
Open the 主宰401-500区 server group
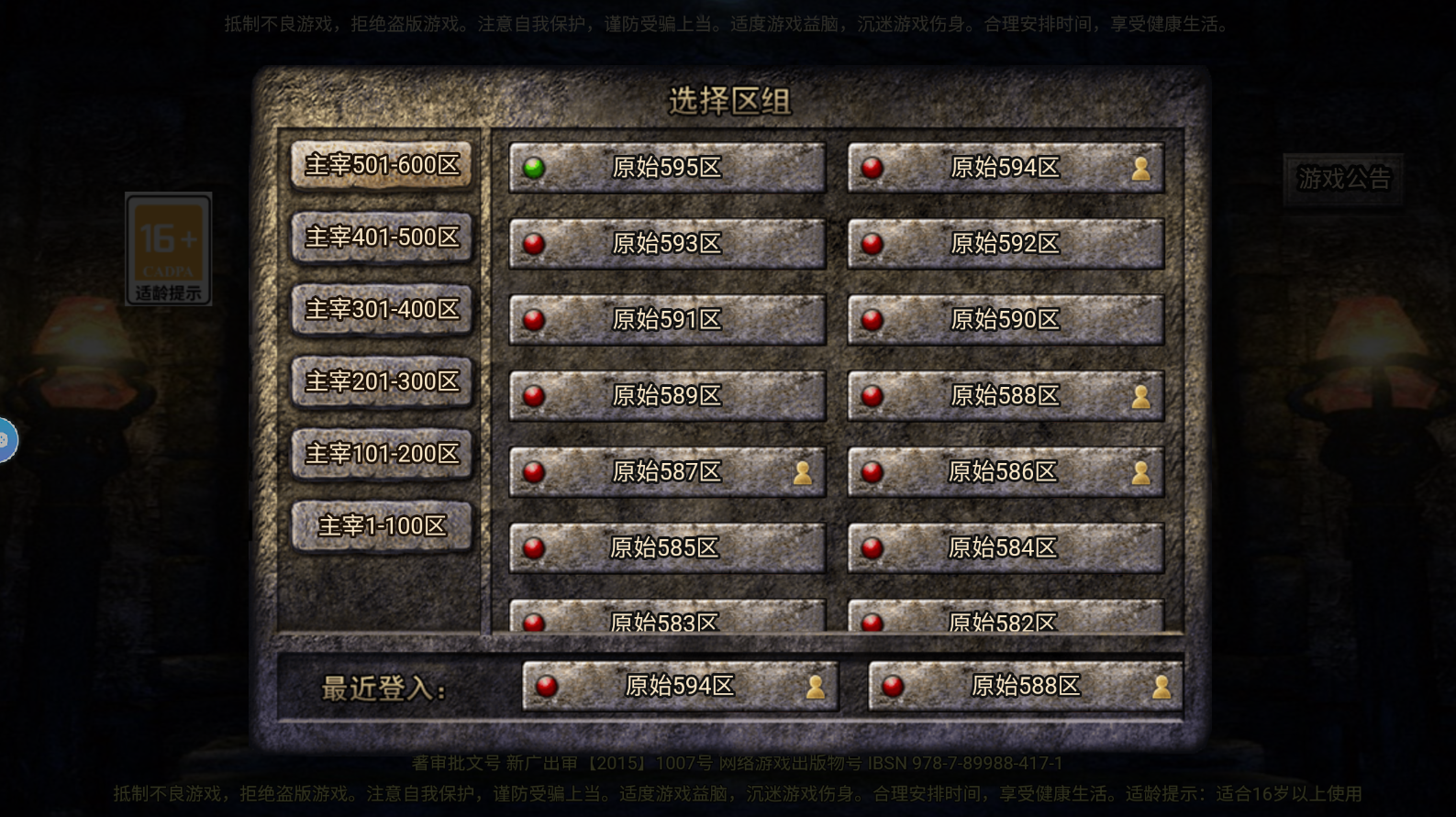point(382,237)
